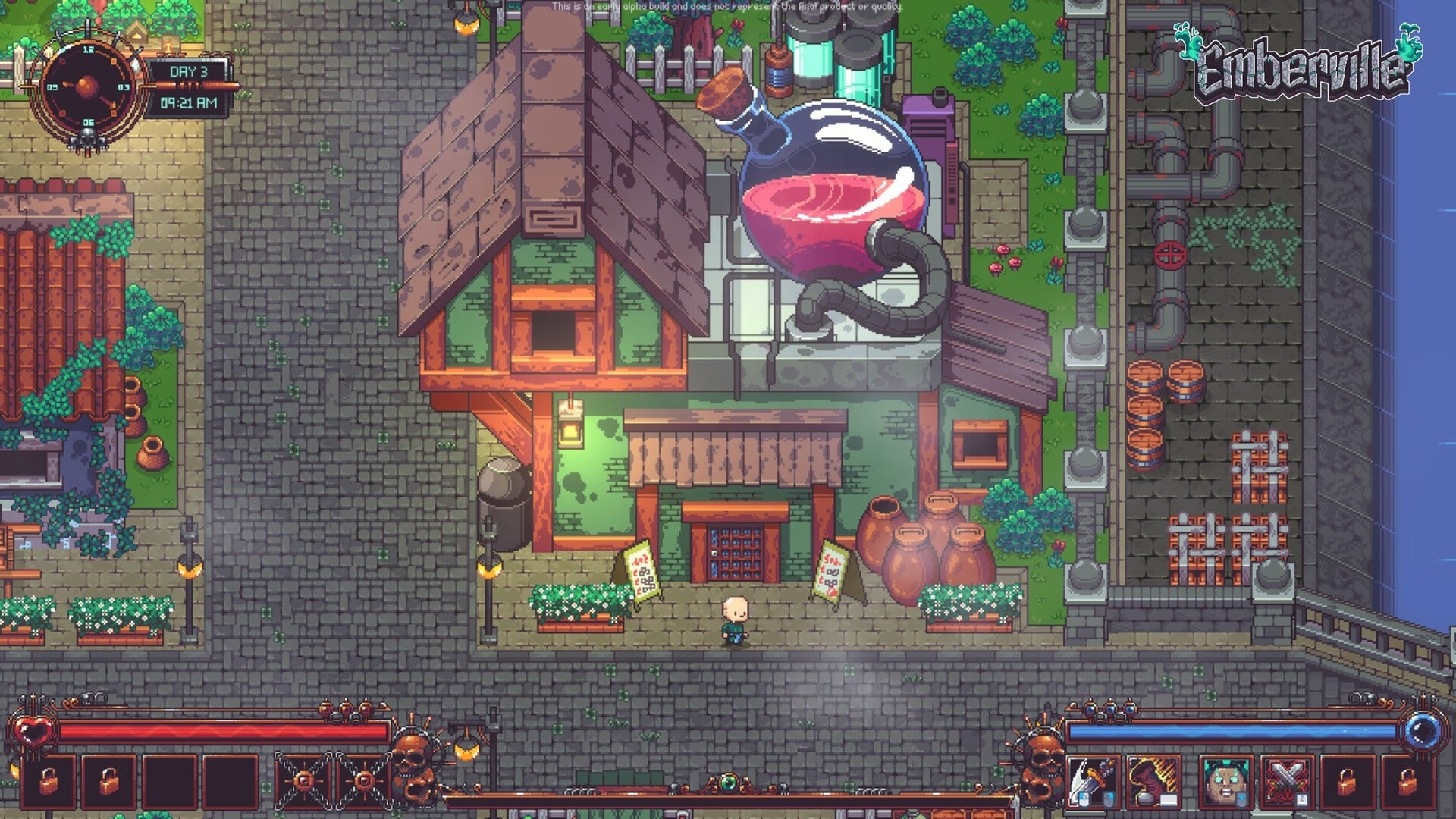The image size is (1456, 819).
Task: Unlock the second padlock slot near mana bar
Action: [1407, 783]
